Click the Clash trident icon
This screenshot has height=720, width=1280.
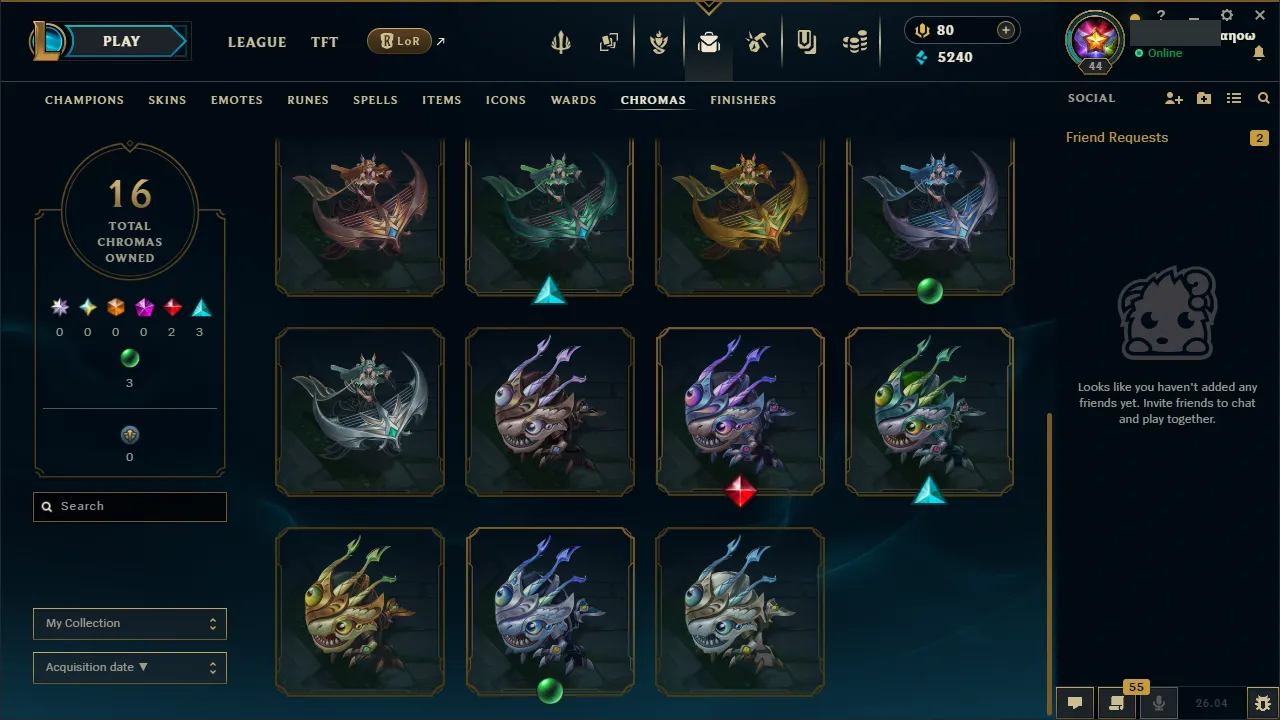click(x=561, y=42)
